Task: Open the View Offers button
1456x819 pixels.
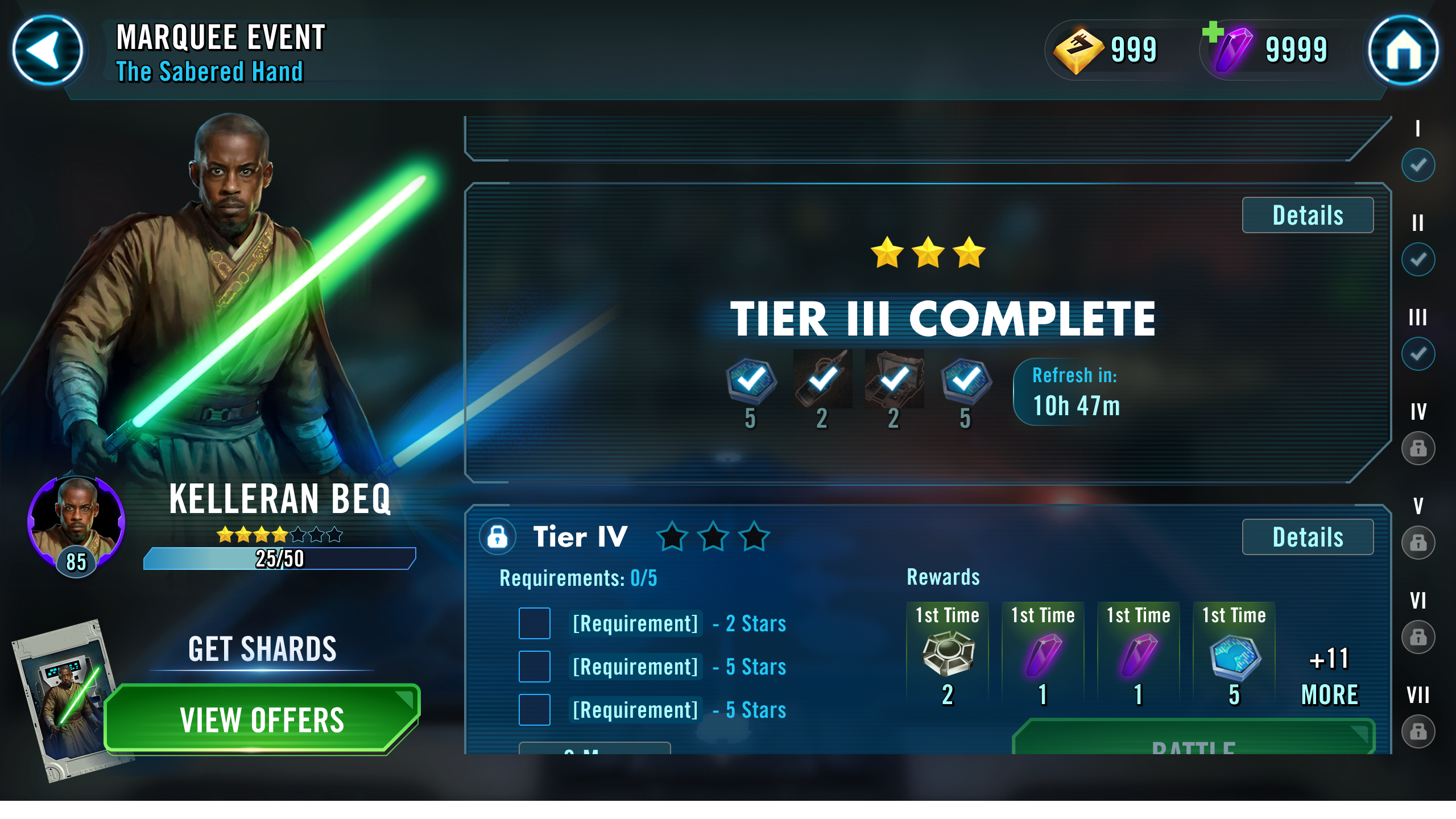Action: pos(262,719)
